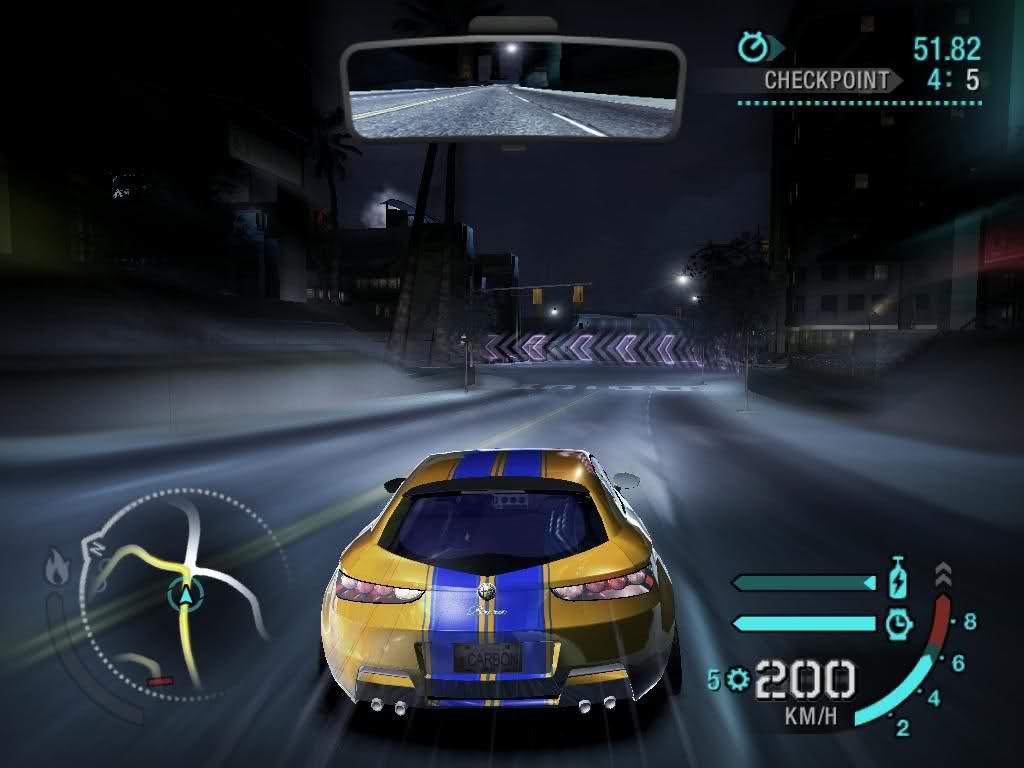Click the flame heat icon beside the minimap

tap(55, 570)
